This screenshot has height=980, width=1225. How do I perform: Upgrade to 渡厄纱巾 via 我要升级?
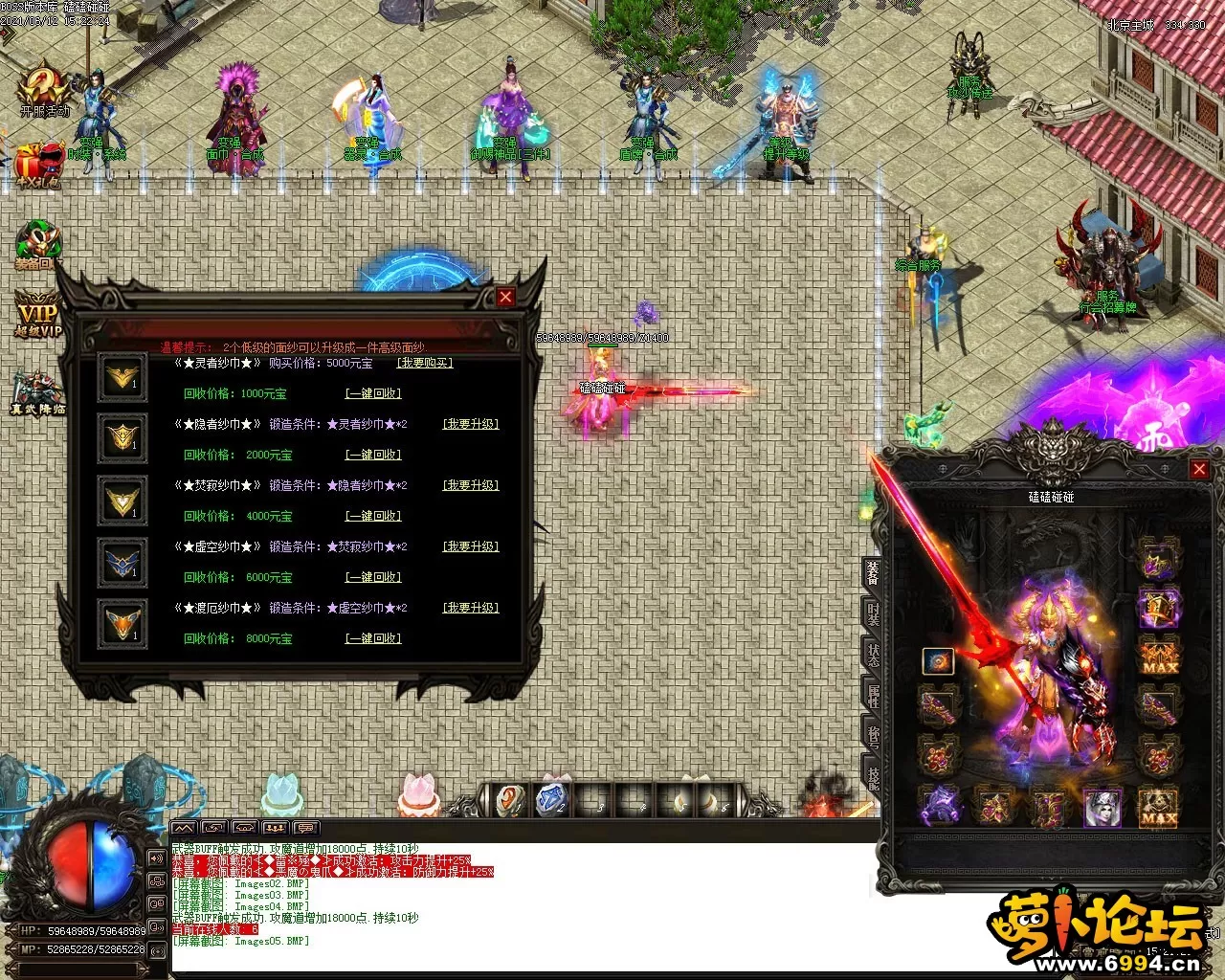click(x=470, y=608)
